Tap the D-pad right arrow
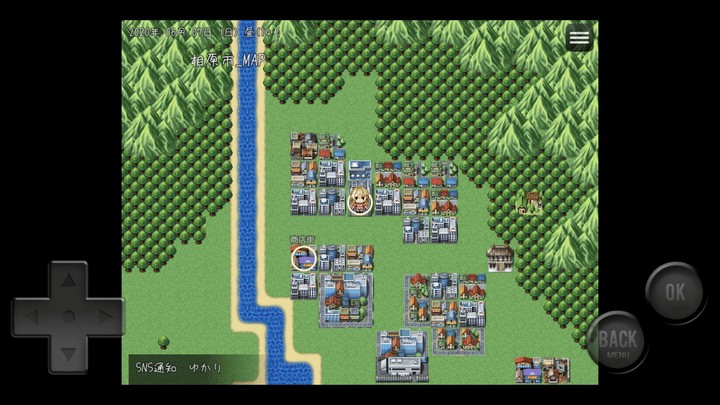This screenshot has width=720, height=405. coord(104,317)
